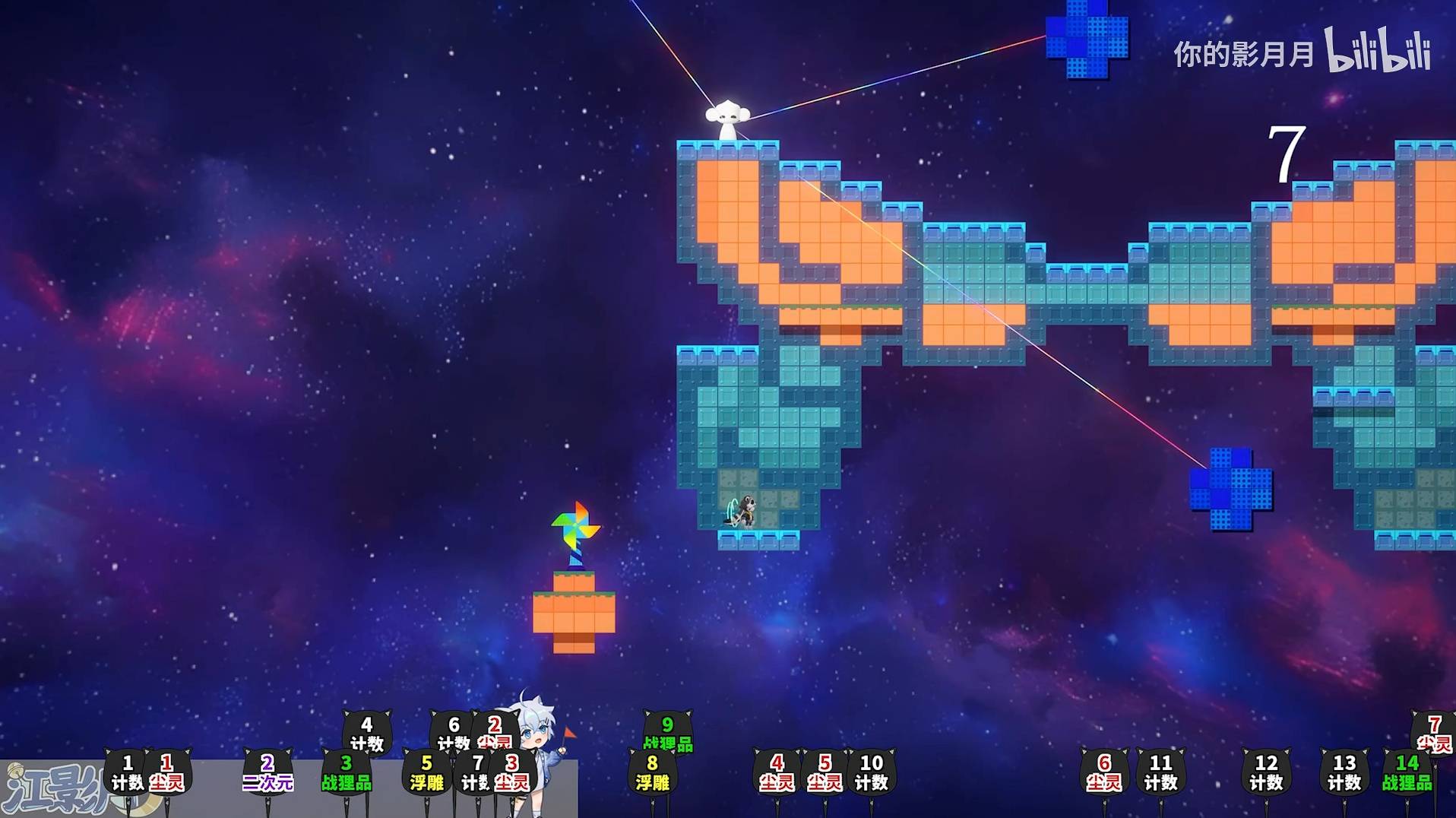
Task: Jump to the "10 计数" marker
Action: 871,772
